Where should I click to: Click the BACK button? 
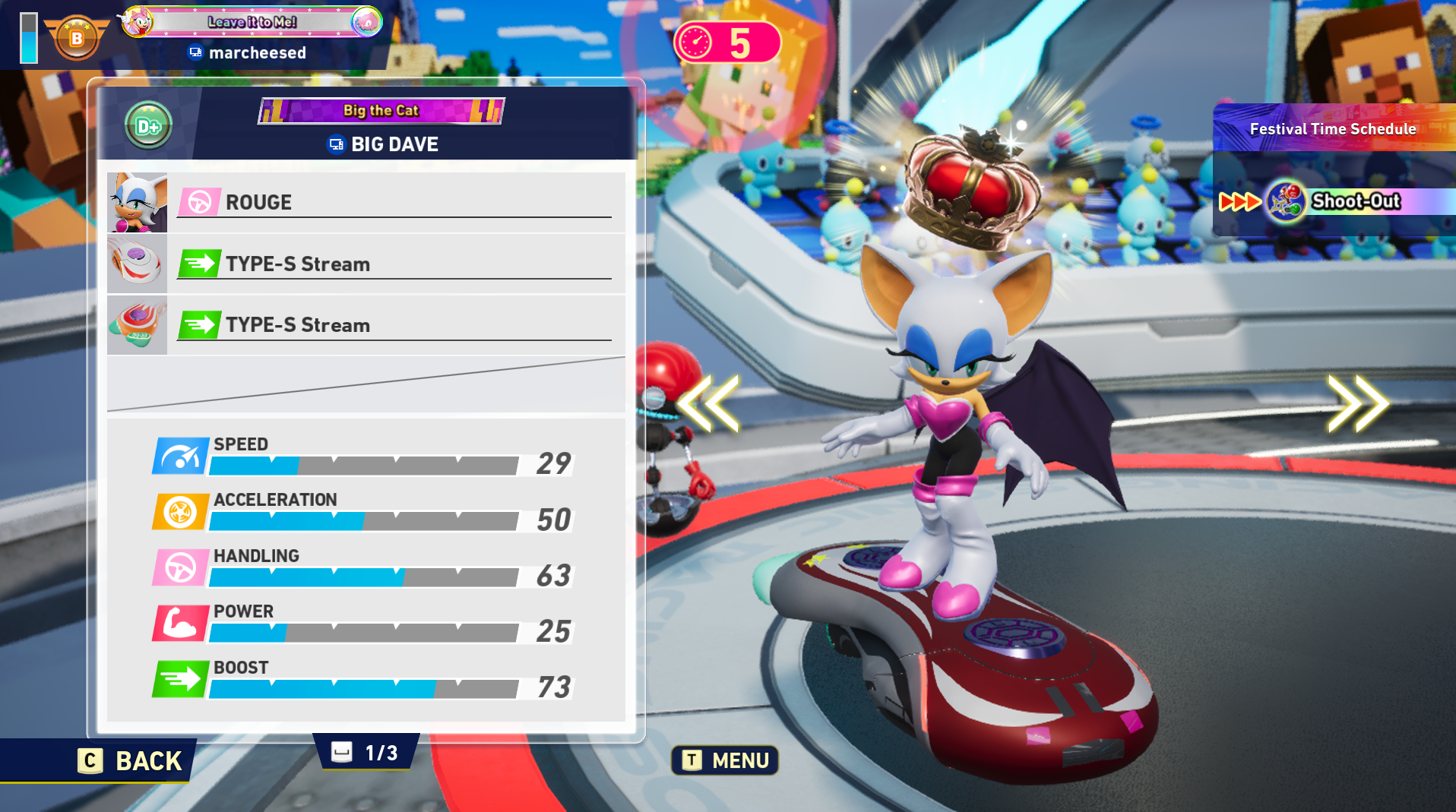click(131, 760)
